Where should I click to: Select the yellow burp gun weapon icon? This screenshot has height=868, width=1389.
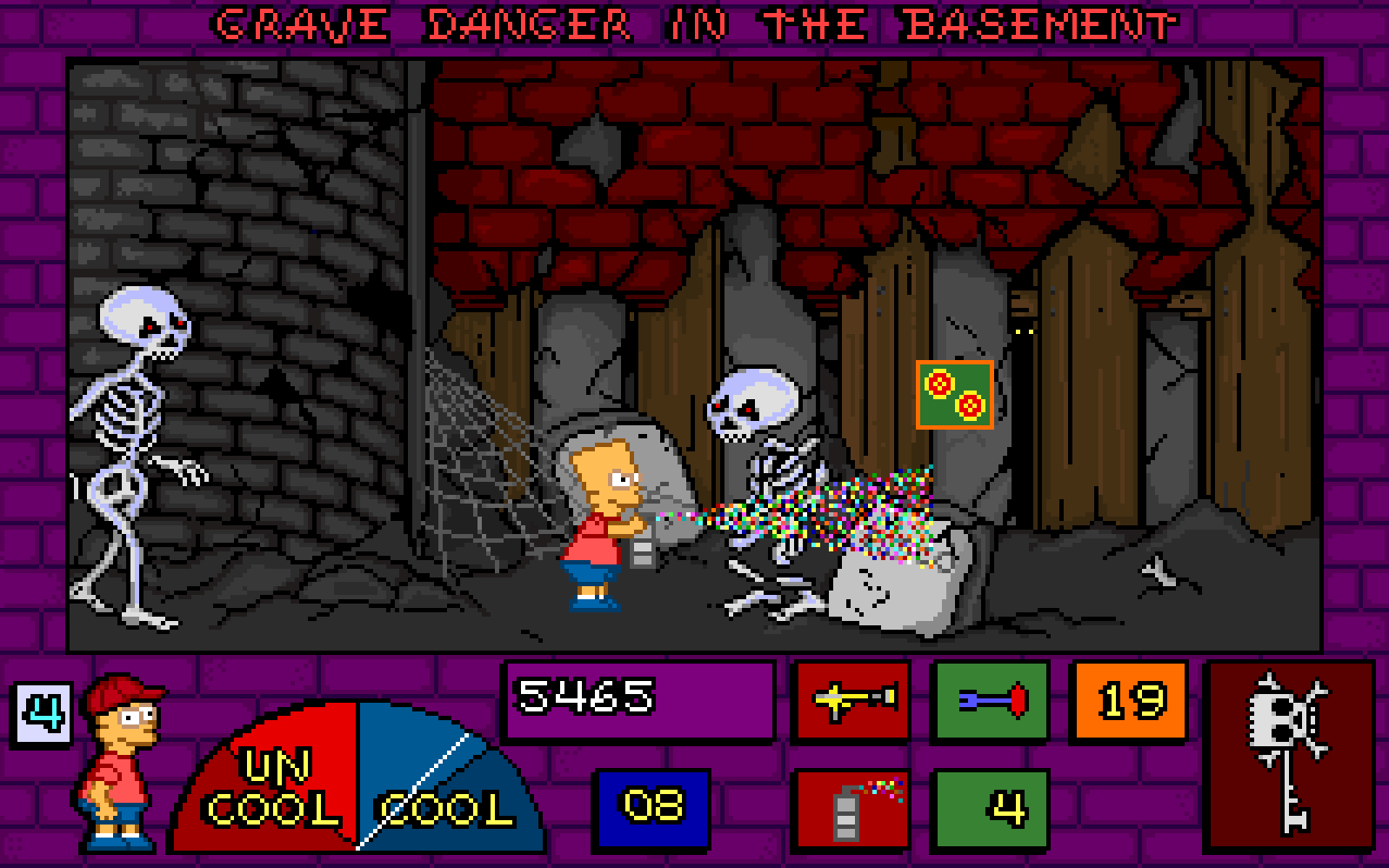tap(851, 700)
